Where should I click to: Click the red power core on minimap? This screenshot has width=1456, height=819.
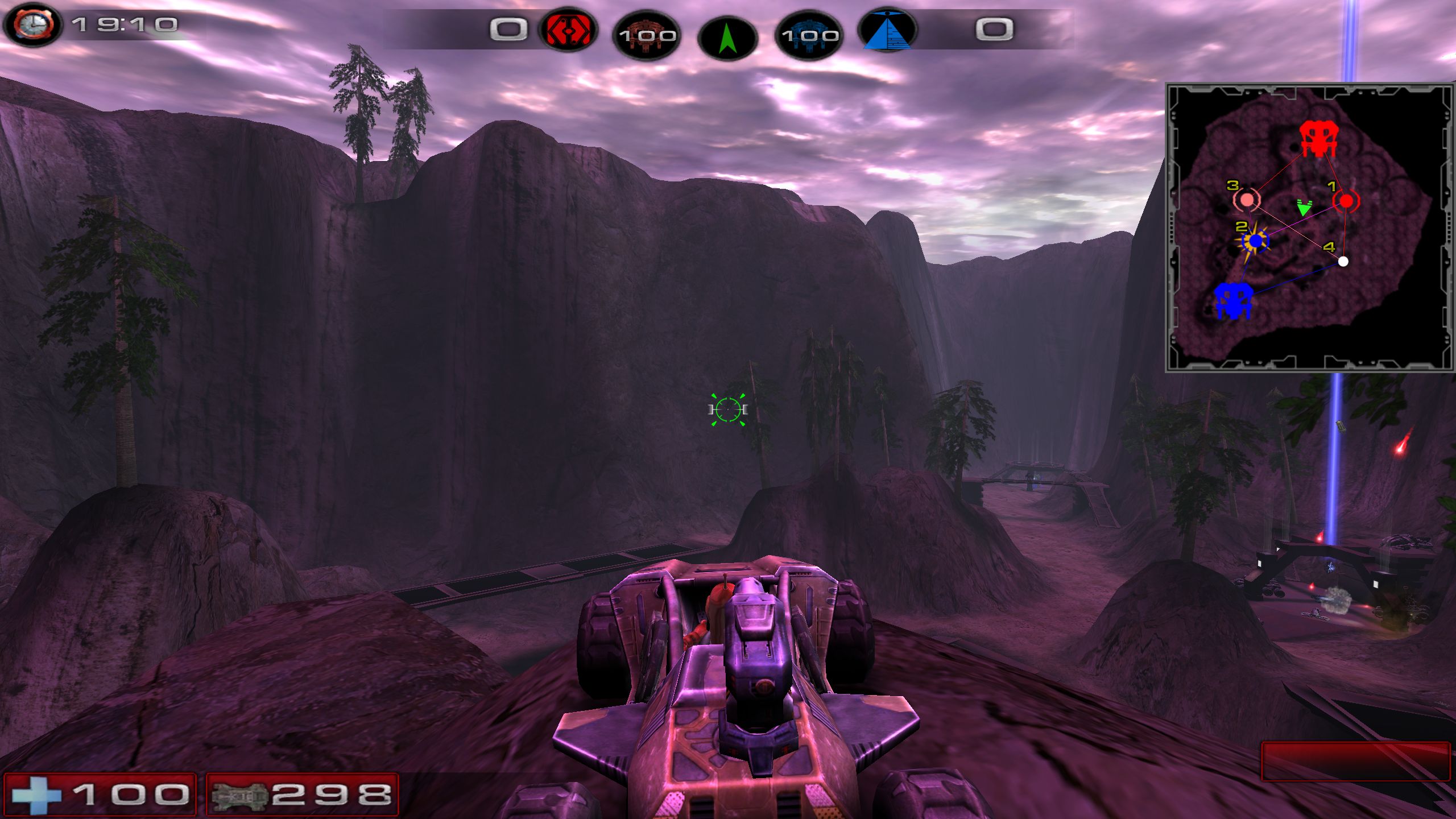point(1318,139)
